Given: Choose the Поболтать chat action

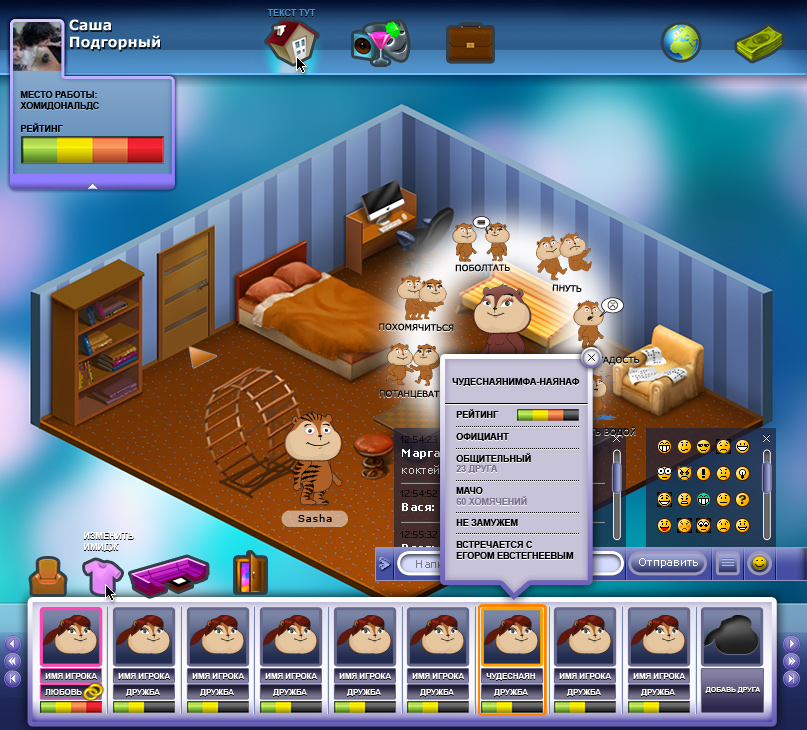Looking at the screenshot, I should tap(482, 244).
